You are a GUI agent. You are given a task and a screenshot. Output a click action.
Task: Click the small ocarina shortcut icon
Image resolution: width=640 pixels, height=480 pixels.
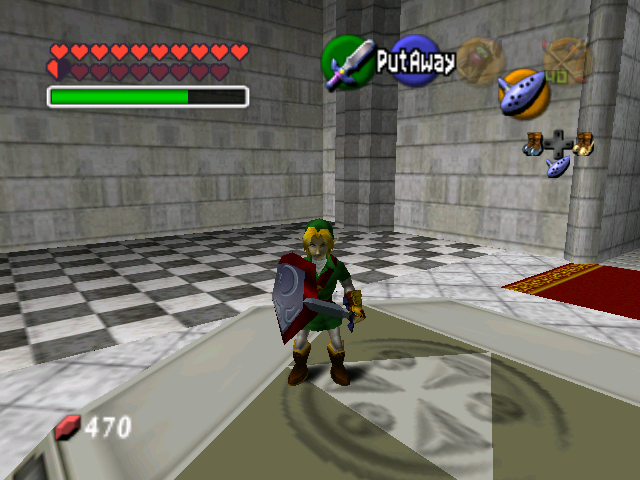[x=559, y=167]
